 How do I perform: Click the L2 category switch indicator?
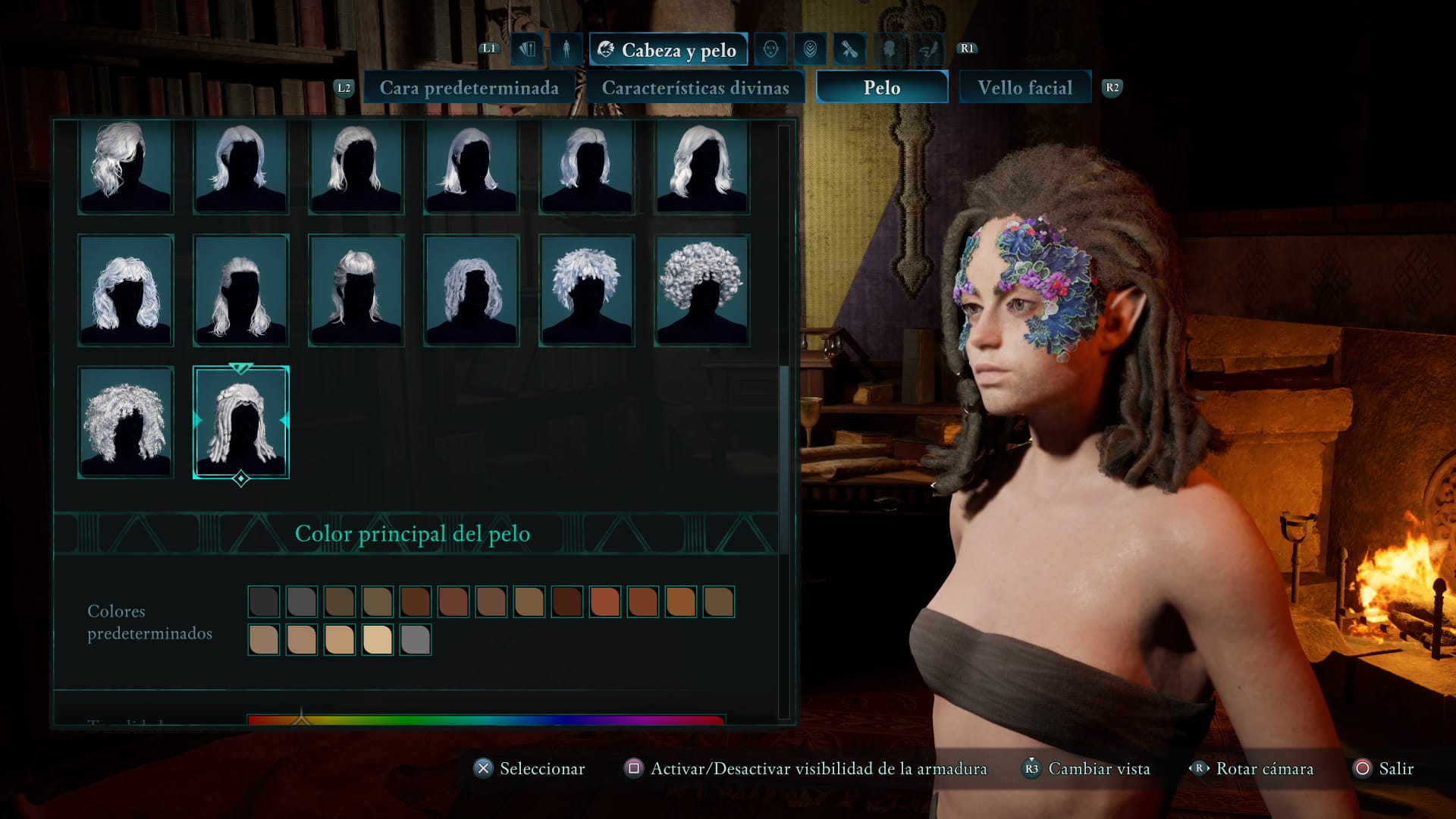coord(345,87)
